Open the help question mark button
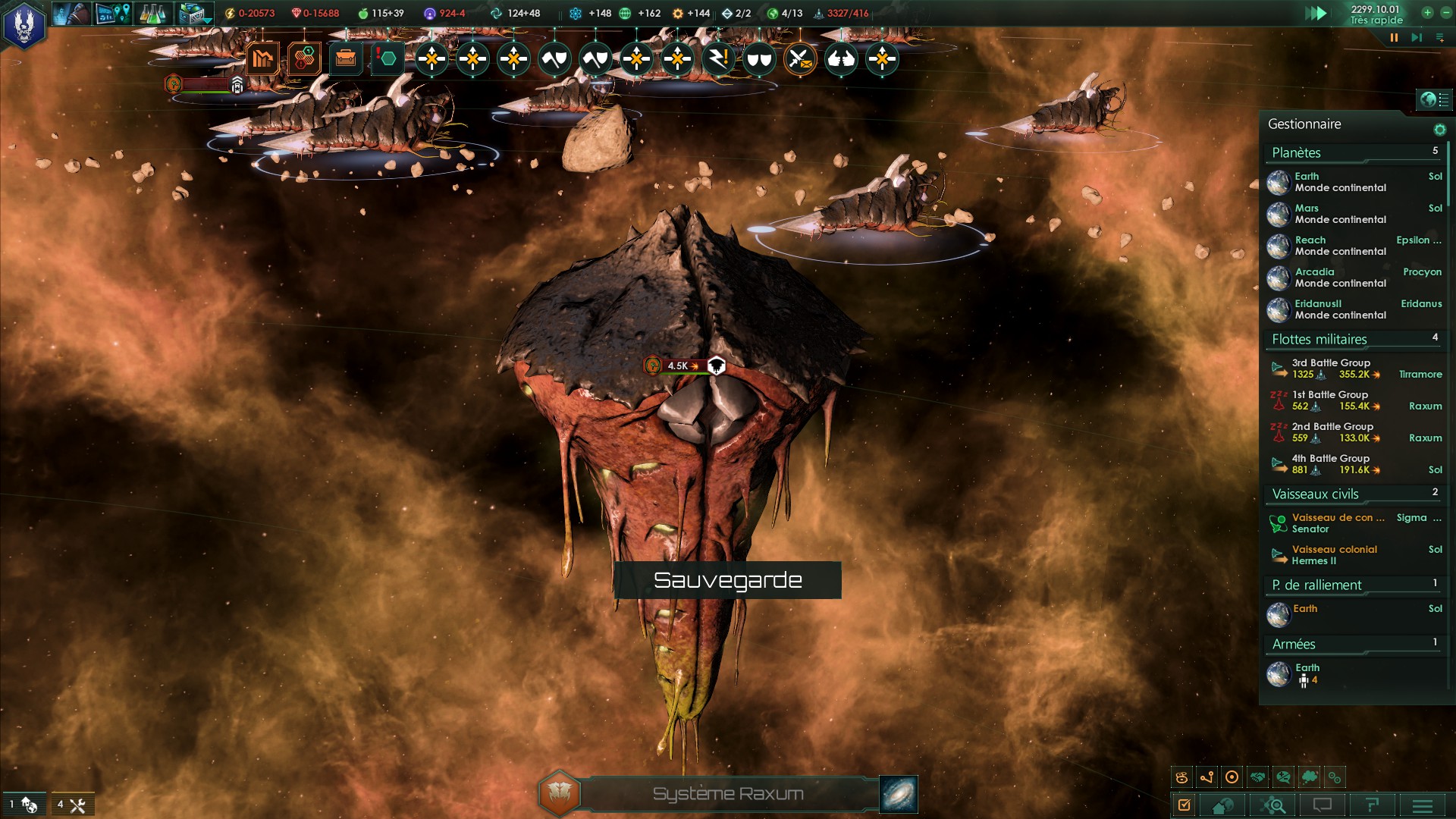This screenshot has height=819, width=1456. pos(1373,805)
